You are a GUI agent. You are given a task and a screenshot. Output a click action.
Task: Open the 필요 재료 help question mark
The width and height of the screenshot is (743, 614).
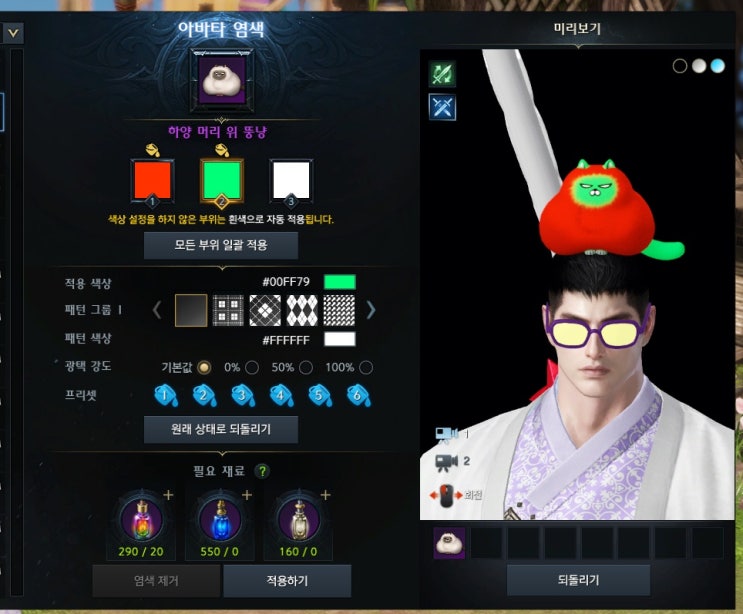pos(262,471)
